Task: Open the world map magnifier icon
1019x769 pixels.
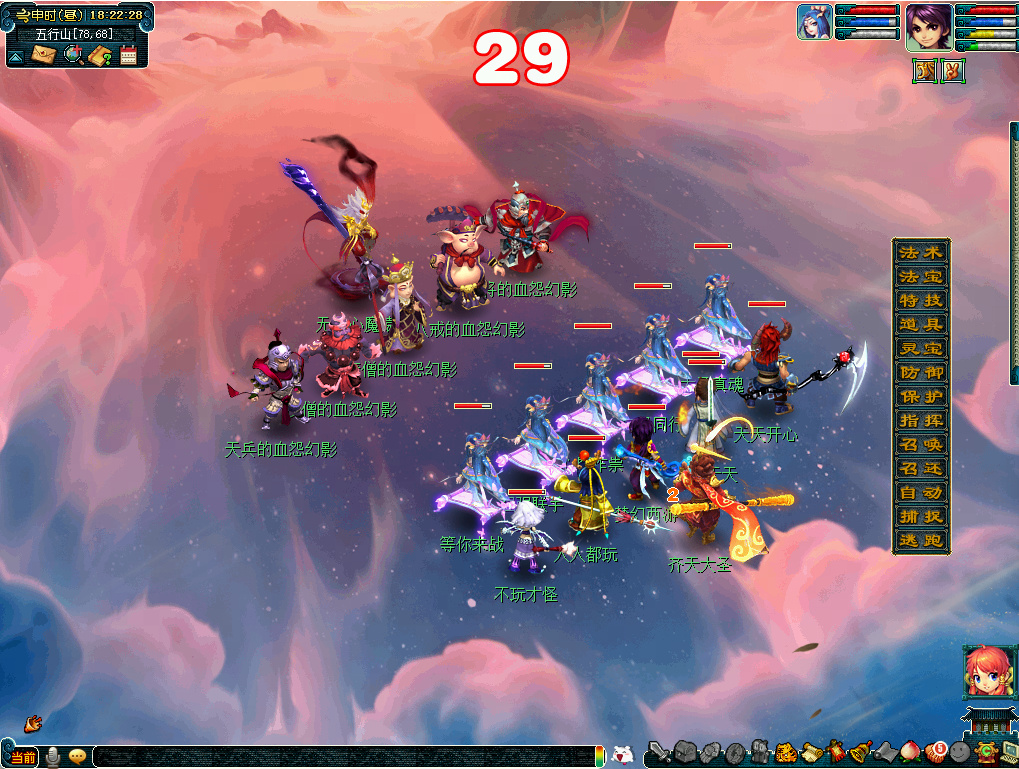Action: click(72, 55)
